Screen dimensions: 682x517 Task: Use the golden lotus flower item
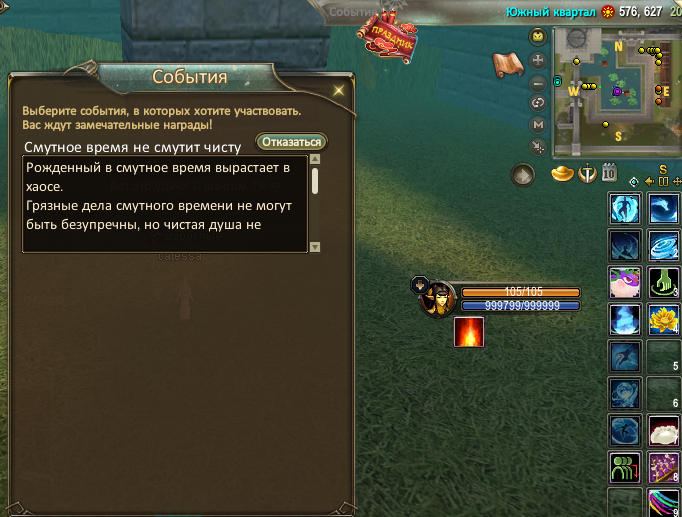663,318
